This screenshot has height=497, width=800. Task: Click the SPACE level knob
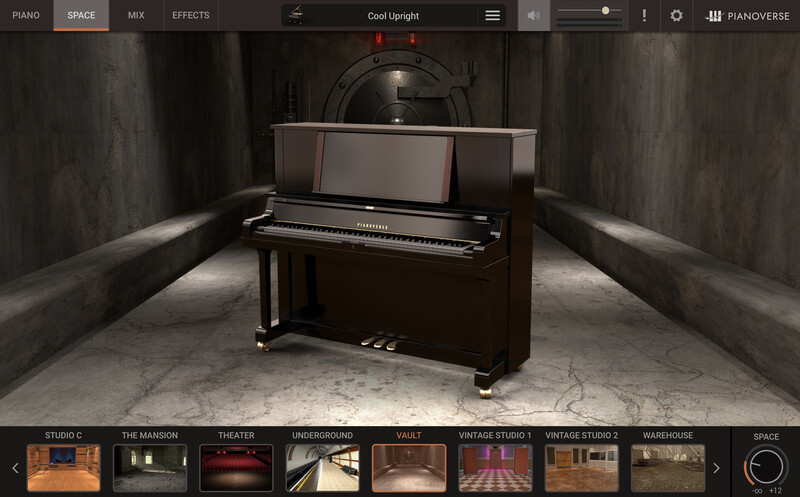pyautogui.click(x=766, y=467)
